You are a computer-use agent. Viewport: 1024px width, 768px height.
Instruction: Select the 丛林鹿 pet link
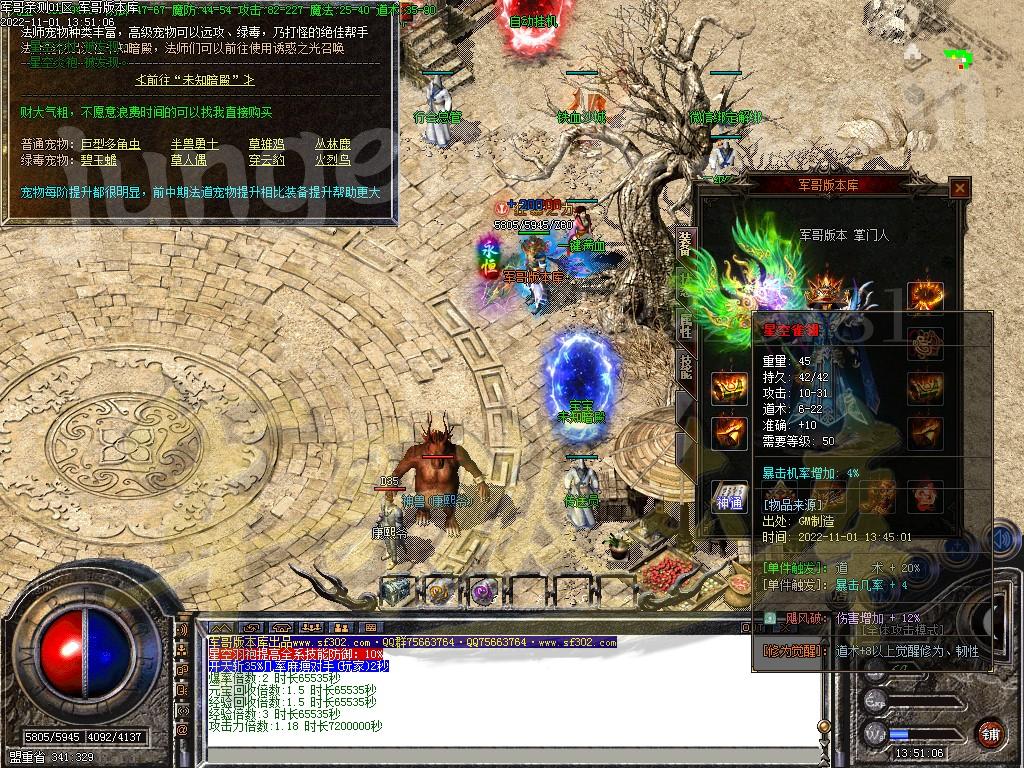pyautogui.click(x=333, y=144)
